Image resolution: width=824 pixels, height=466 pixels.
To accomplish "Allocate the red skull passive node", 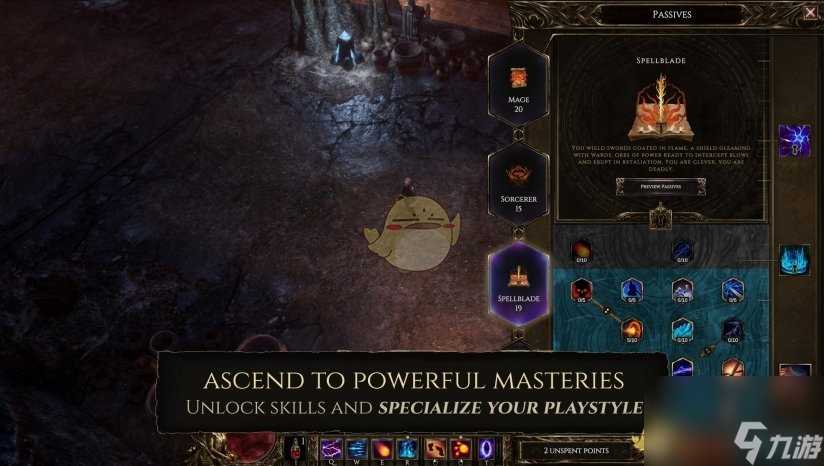I will (582, 291).
